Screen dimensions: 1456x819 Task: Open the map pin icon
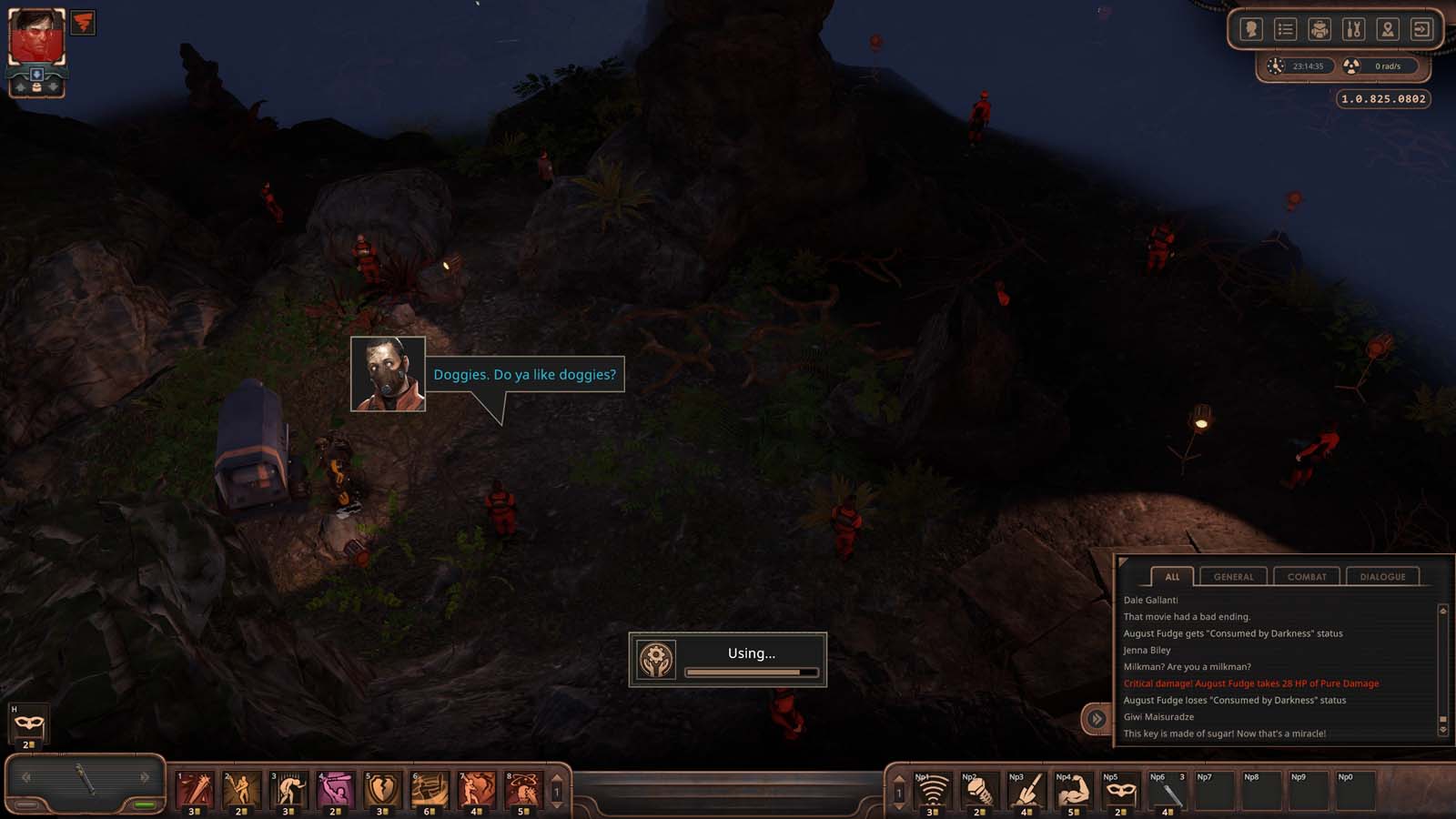click(x=1387, y=30)
